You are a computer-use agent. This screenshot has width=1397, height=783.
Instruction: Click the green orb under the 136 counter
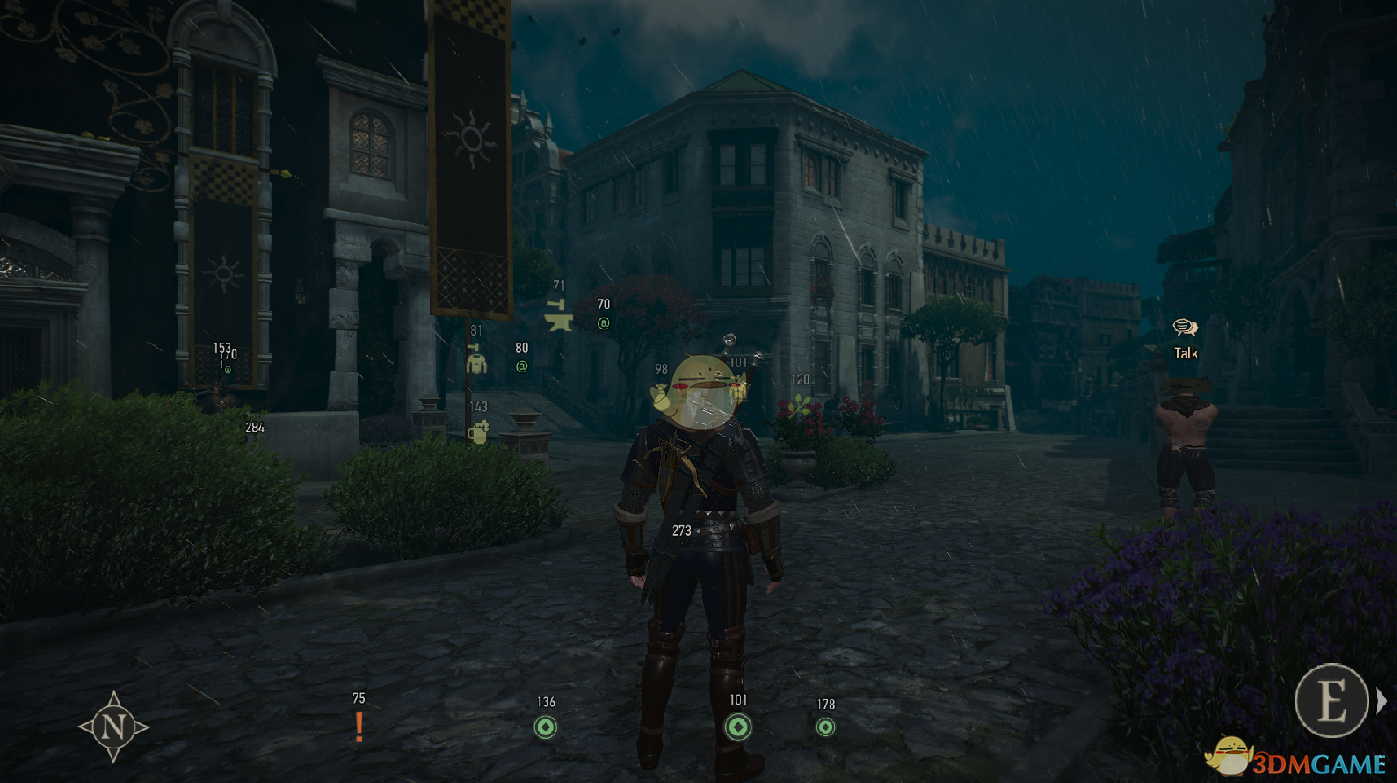(546, 728)
